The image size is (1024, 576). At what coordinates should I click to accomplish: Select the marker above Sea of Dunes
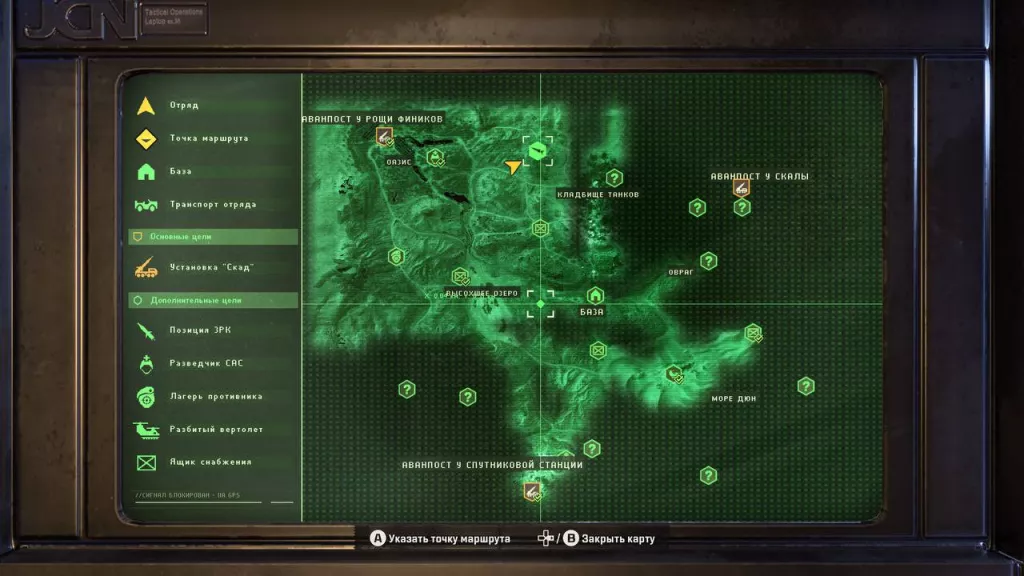(x=675, y=374)
